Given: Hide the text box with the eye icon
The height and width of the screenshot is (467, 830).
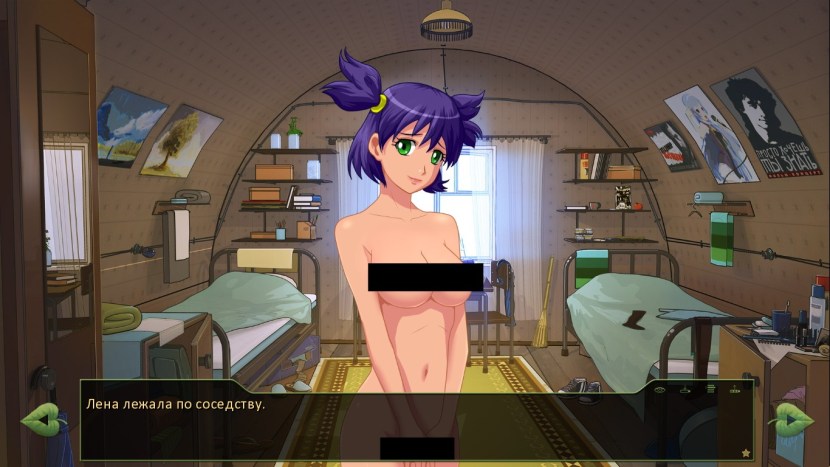Looking at the screenshot, I should click(660, 388).
